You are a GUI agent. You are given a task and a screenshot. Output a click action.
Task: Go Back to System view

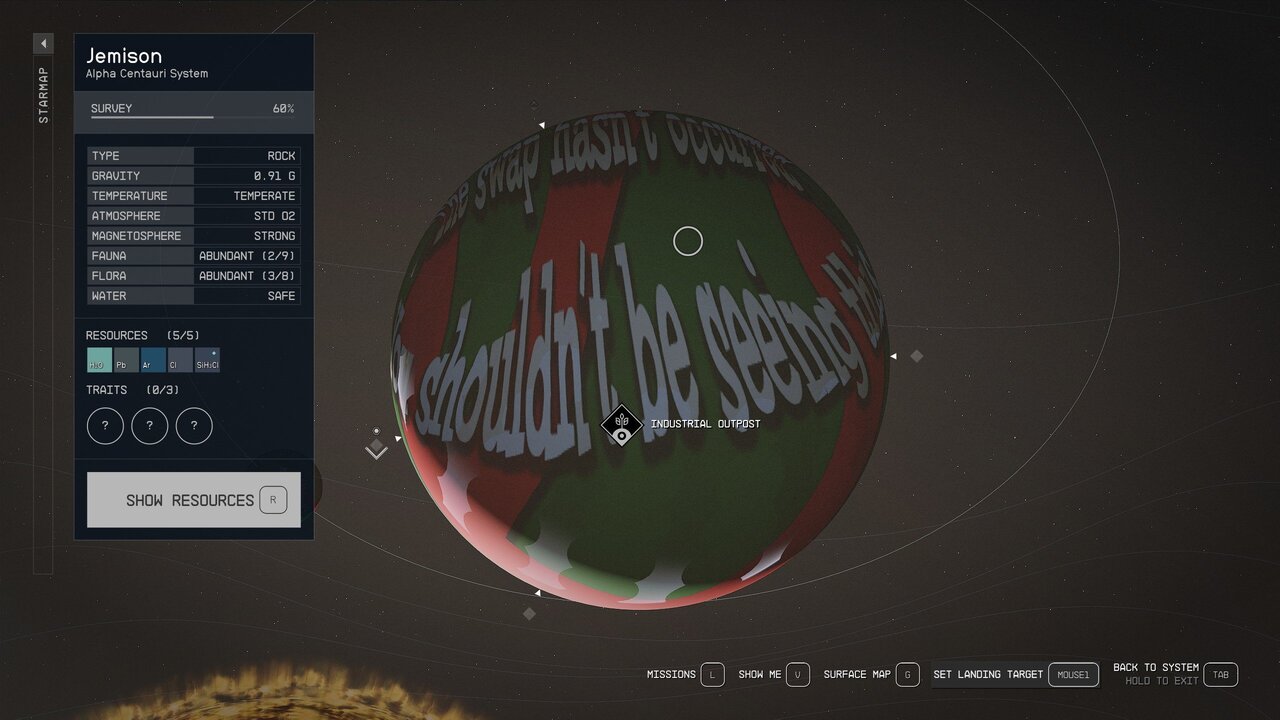pyautogui.click(x=1174, y=674)
